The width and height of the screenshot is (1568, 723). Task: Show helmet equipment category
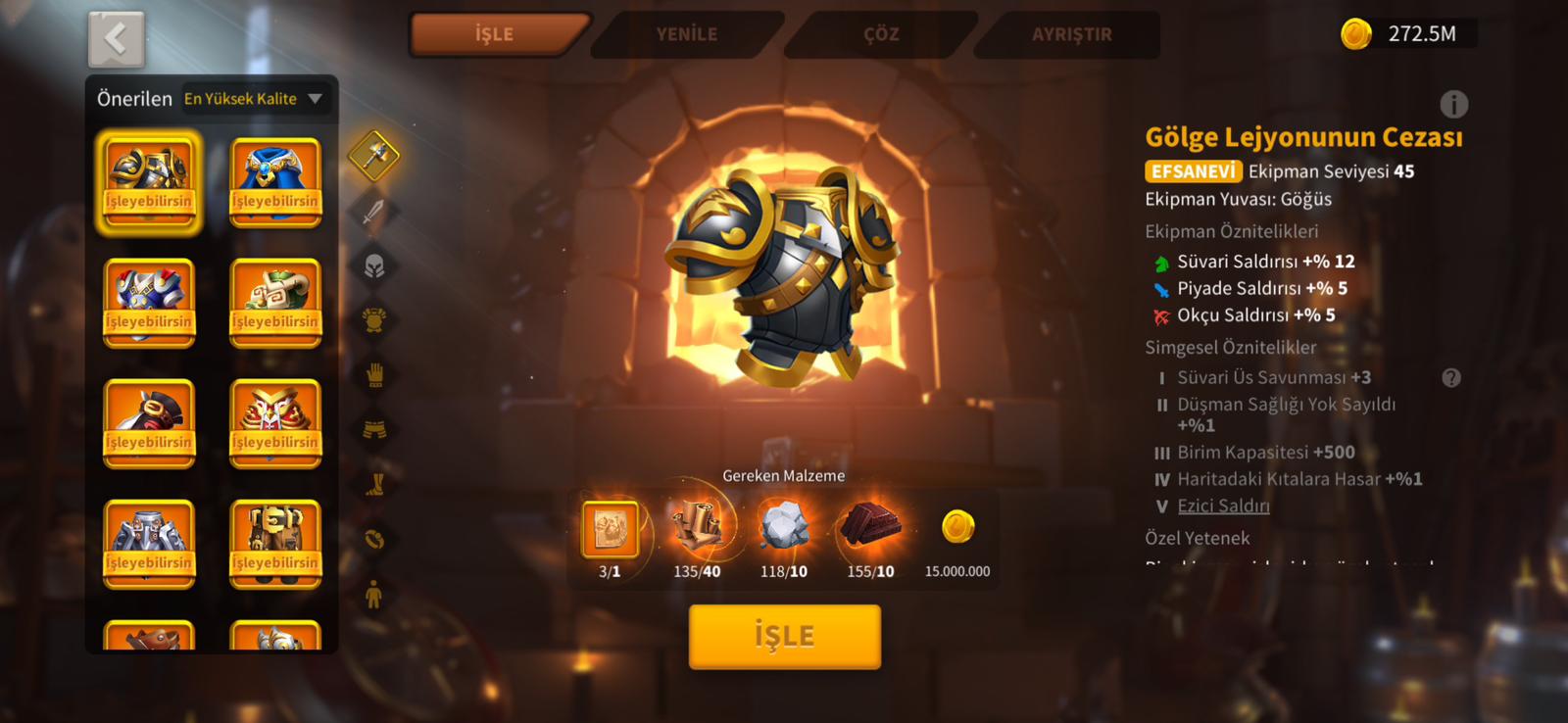click(x=374, y=266)
